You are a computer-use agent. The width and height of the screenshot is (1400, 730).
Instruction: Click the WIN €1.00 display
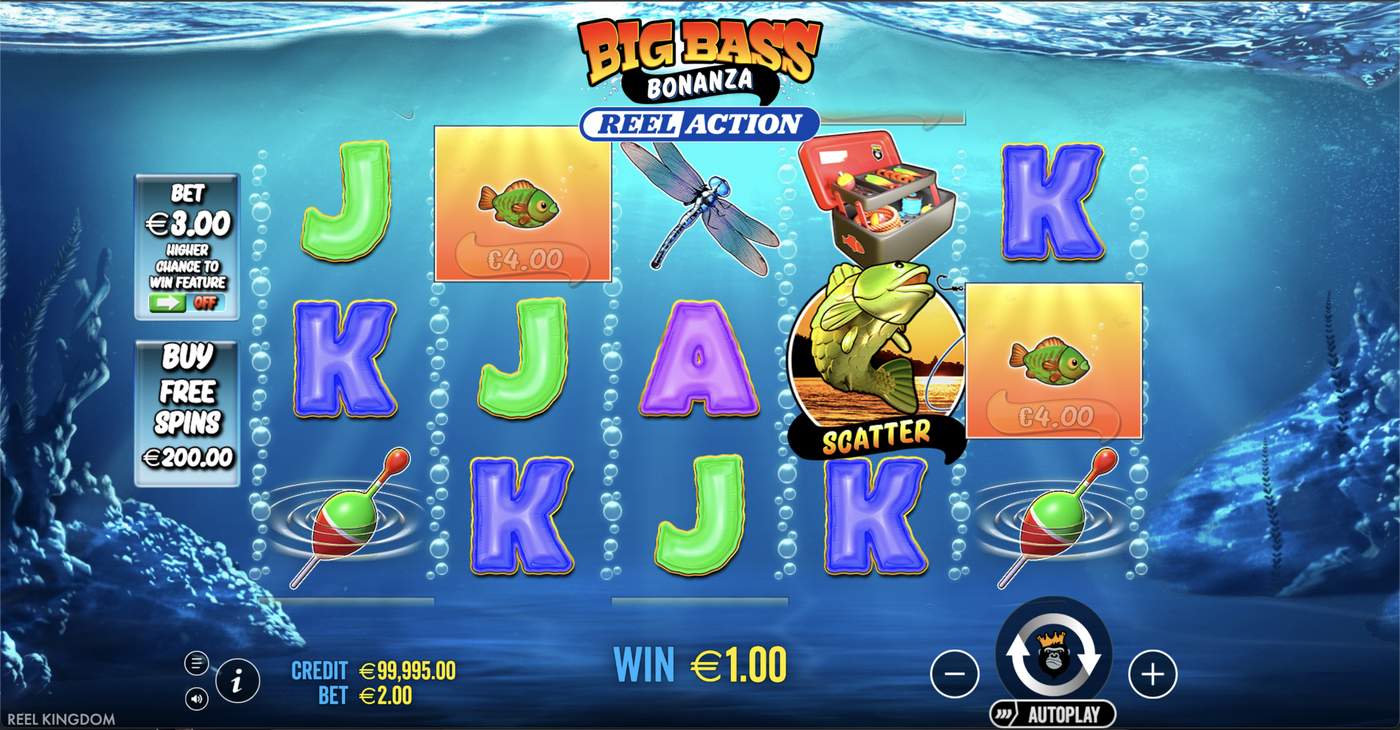tap(699, 663)
